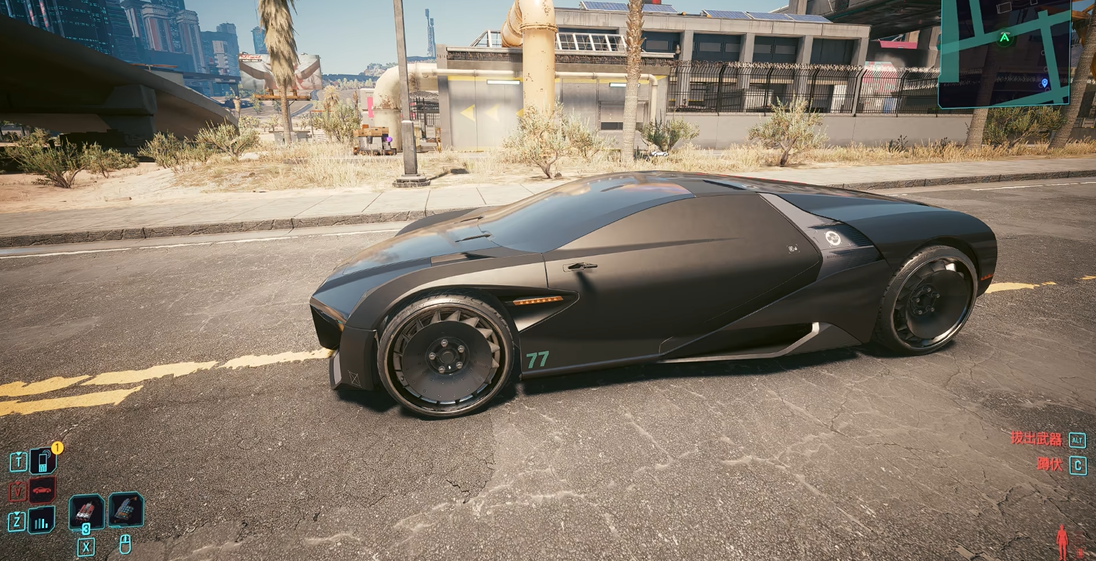Open the phone icon with notification badge
Image resolution: width=1096 pixels, height=561 pixels.
(42, 460)
